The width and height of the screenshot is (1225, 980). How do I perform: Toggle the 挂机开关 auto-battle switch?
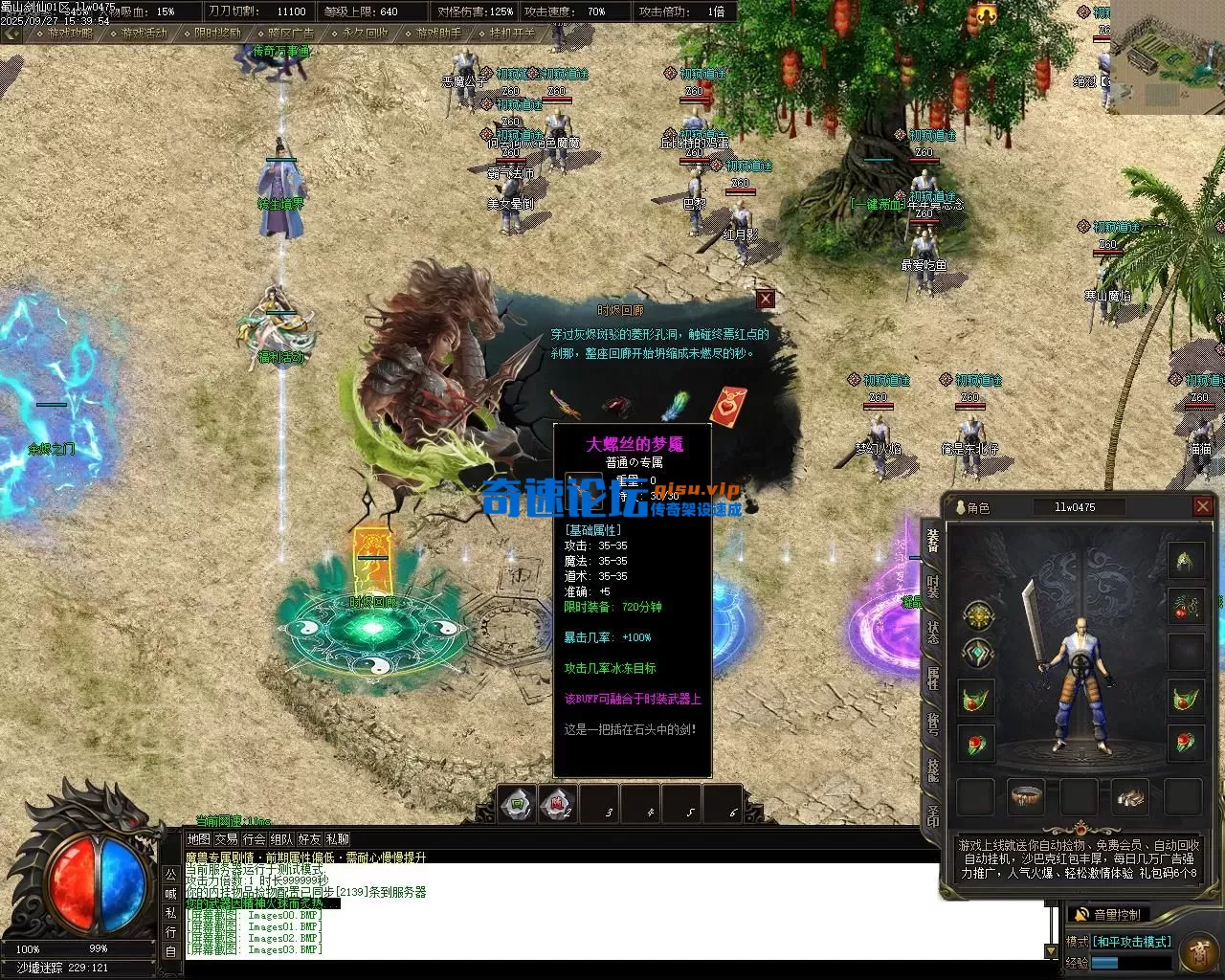(513, 33)
